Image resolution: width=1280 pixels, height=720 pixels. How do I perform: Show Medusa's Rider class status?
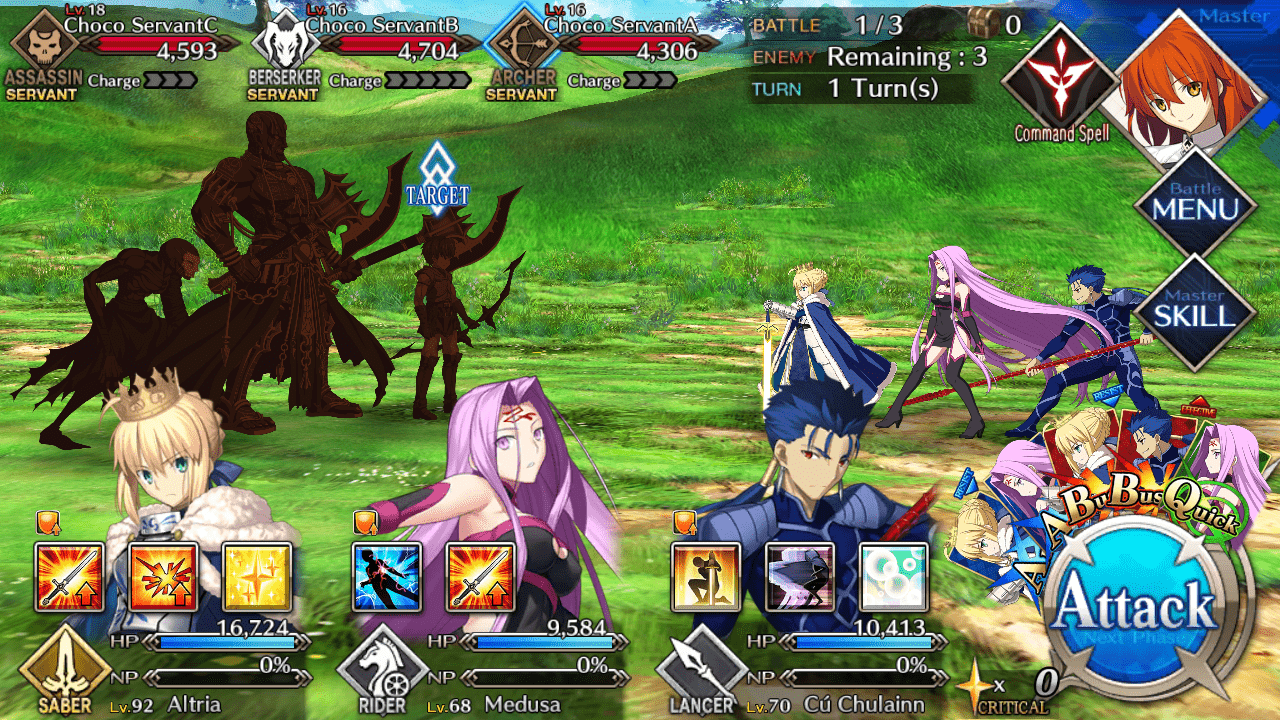pos(383,672)
